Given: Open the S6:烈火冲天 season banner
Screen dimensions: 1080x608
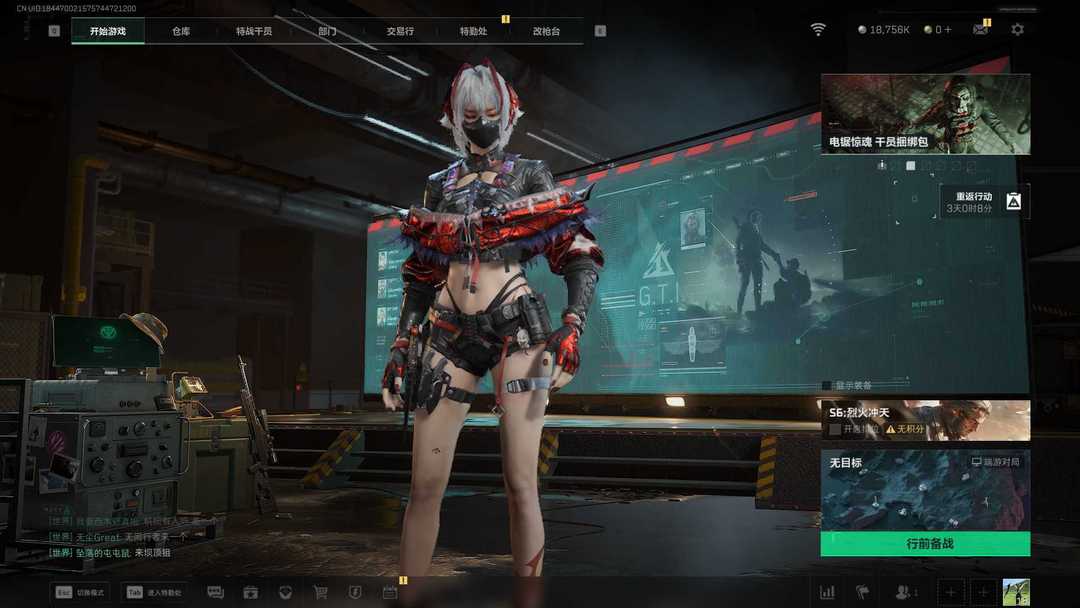Looking at the screenshot, I should tap(925, 420).
